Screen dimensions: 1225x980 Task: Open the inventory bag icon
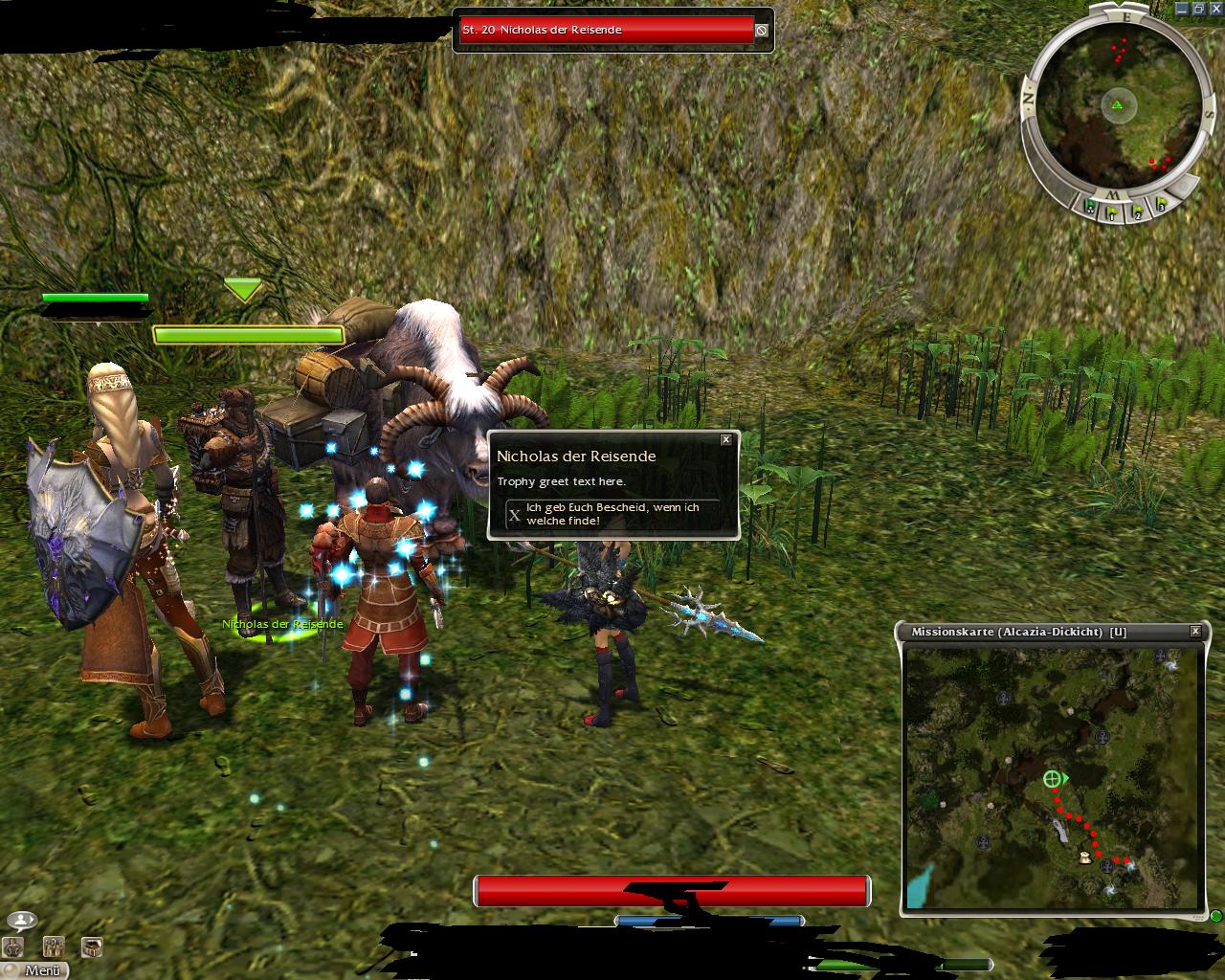[x=92, y=947]
